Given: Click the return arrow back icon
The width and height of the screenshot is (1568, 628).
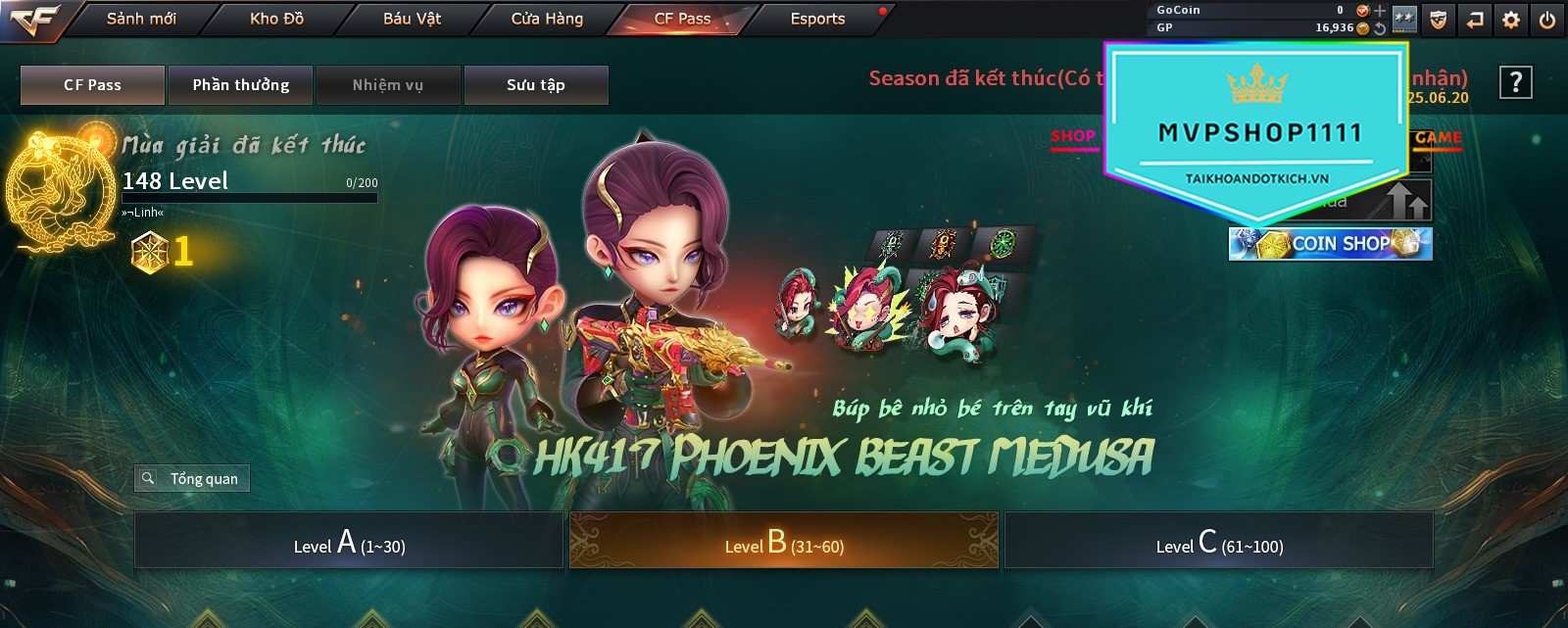Looking at the screenshot, I should (x=1475, y=20).
